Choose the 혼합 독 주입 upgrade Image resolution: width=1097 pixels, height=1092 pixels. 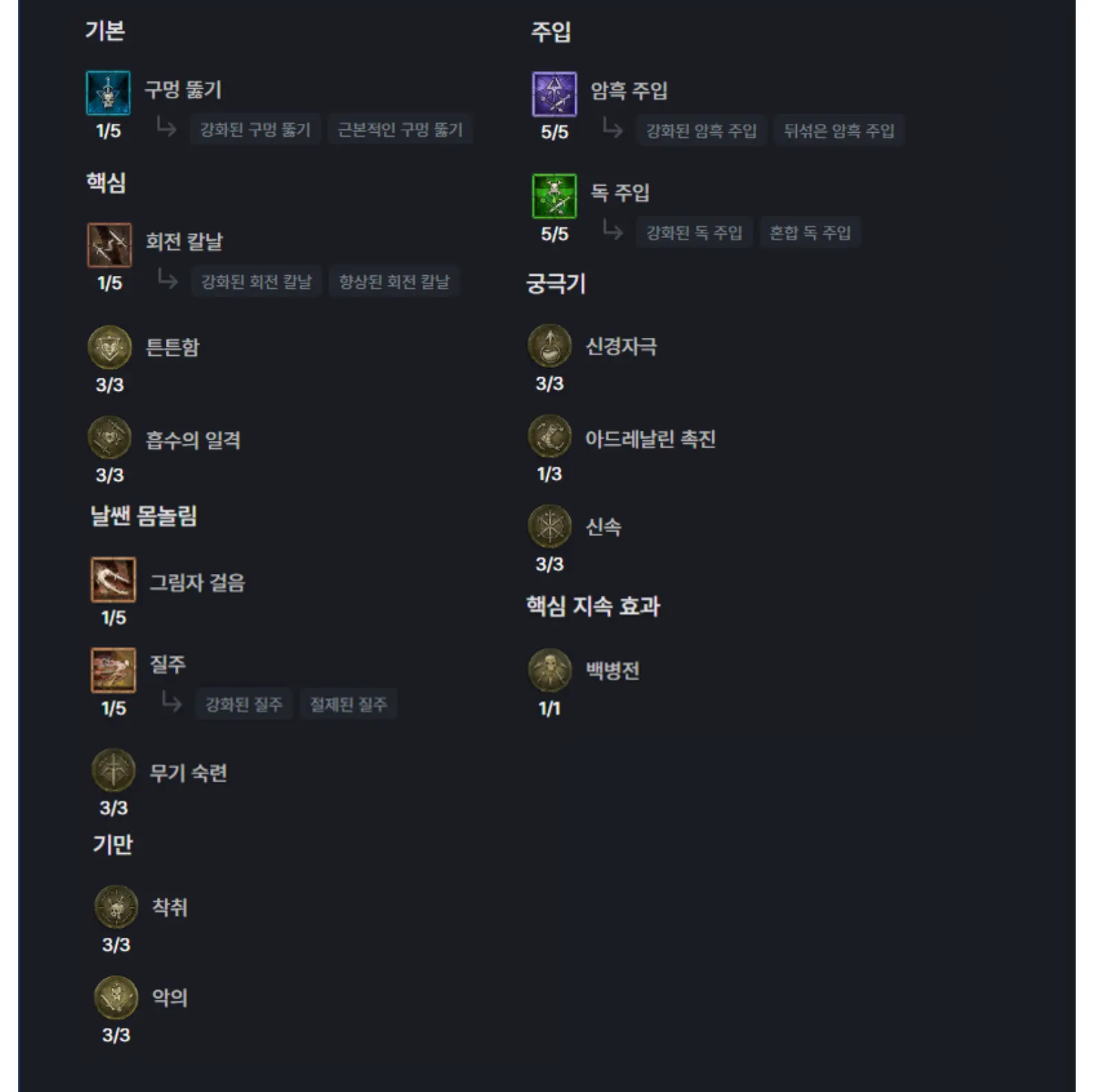(810, 233)
